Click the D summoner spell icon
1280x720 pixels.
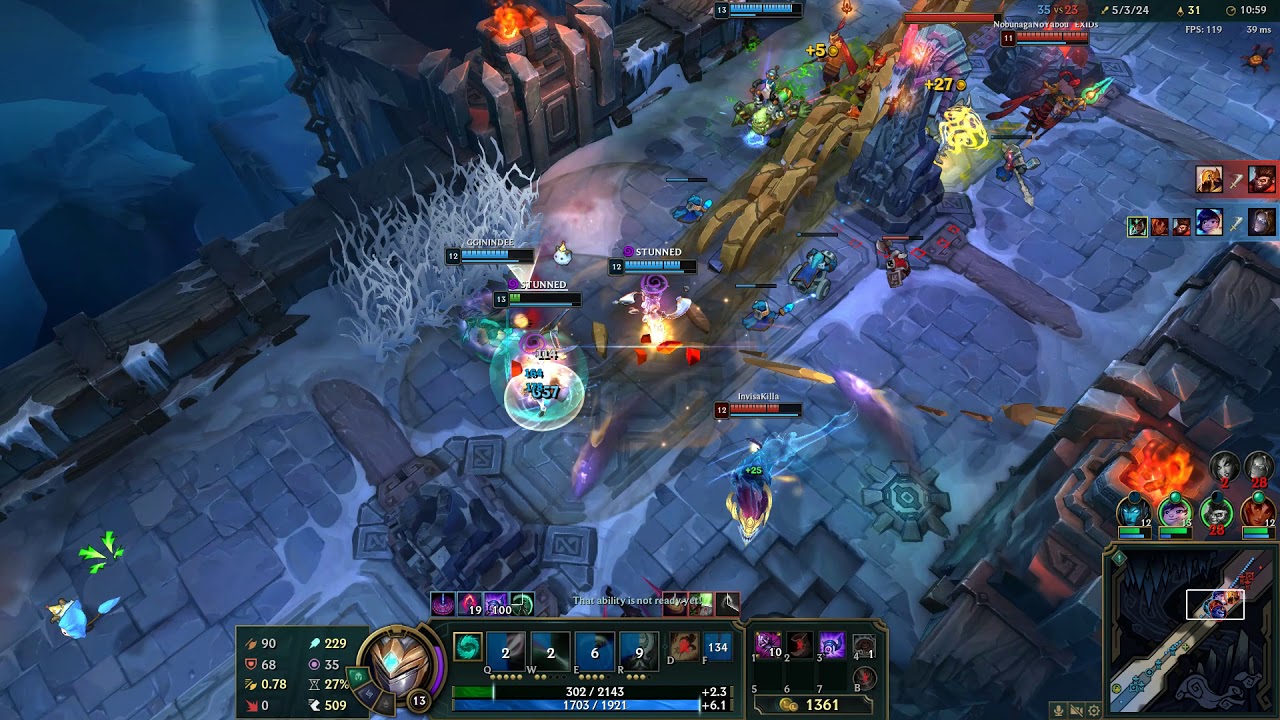682,647
